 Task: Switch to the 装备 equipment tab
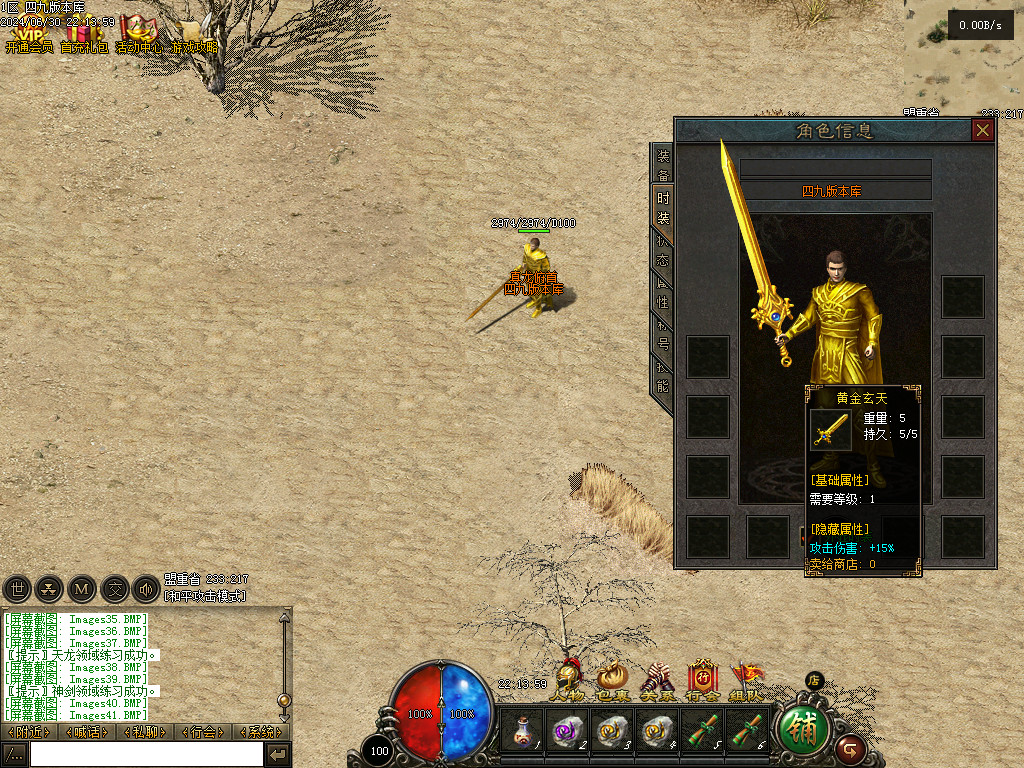[x=663, y=163]
